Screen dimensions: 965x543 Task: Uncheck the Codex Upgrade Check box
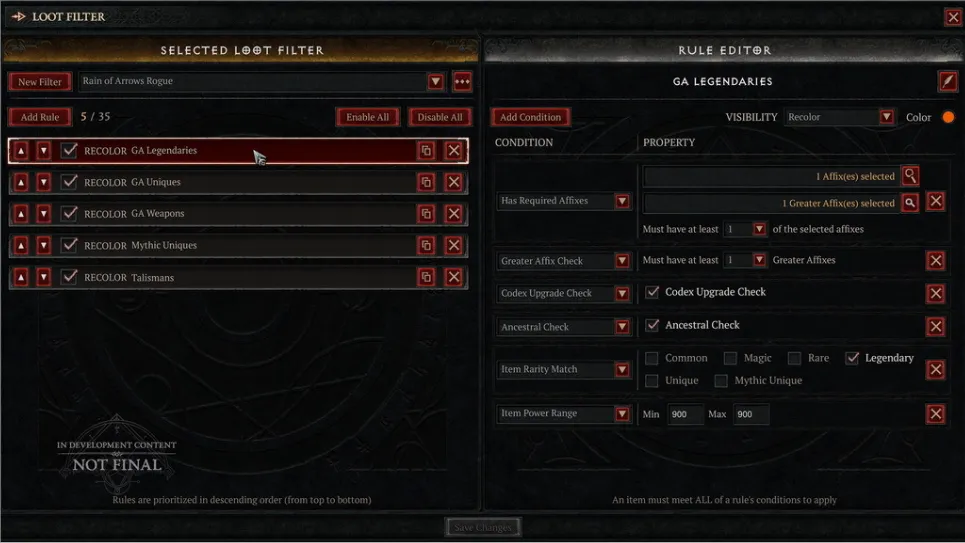coord(653,292)
